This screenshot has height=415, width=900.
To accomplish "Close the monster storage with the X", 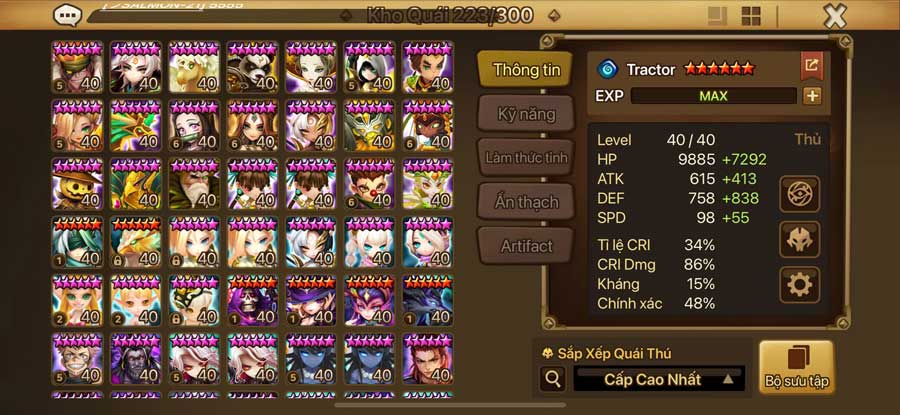I will point(835,16).
